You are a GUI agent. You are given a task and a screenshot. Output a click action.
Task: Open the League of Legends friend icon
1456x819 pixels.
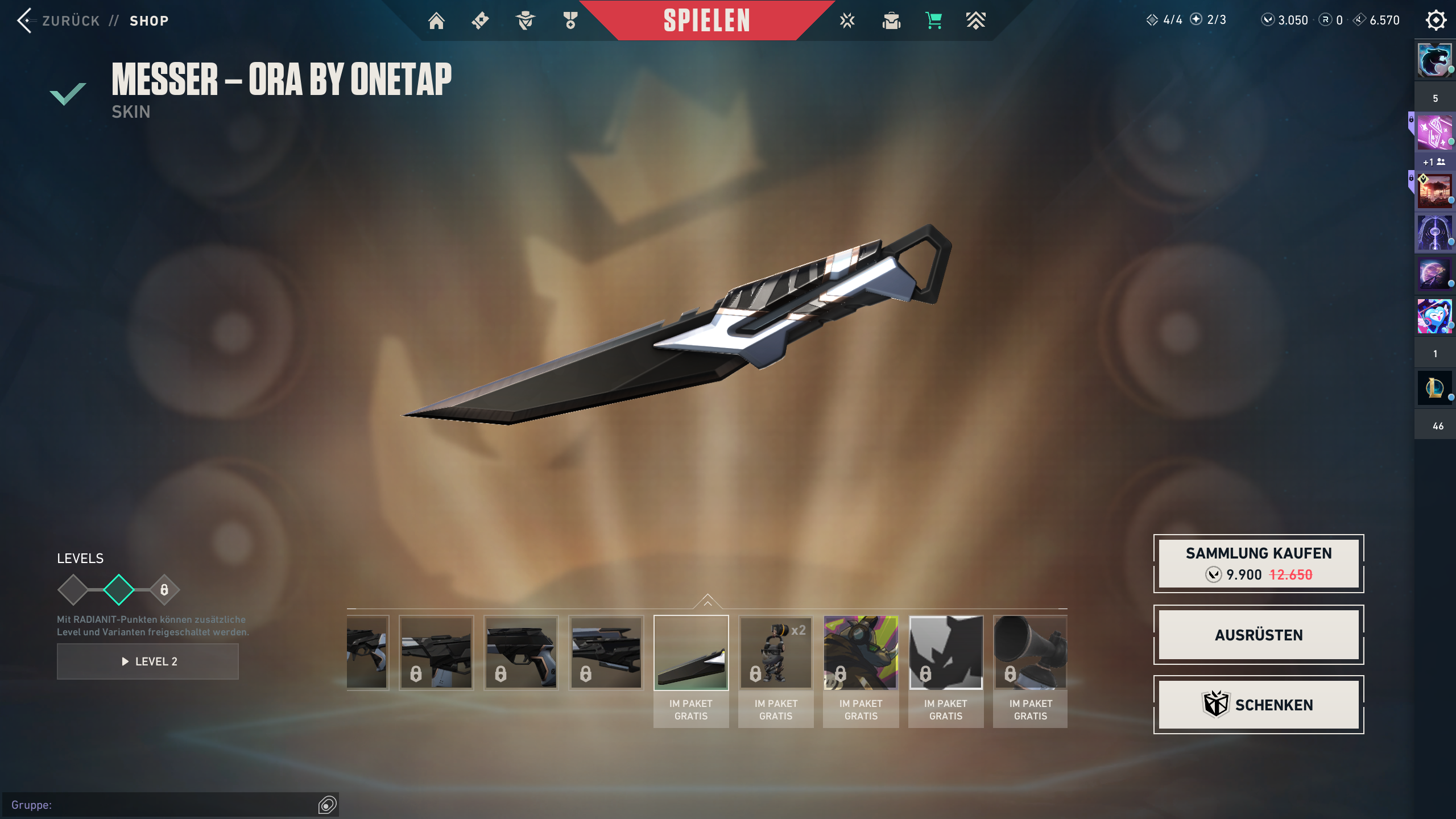[x=1434, y=388]
